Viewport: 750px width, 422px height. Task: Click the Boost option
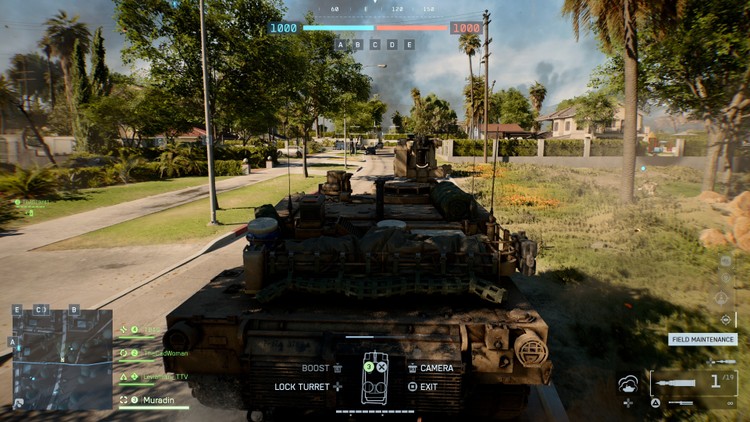[322, 368]
